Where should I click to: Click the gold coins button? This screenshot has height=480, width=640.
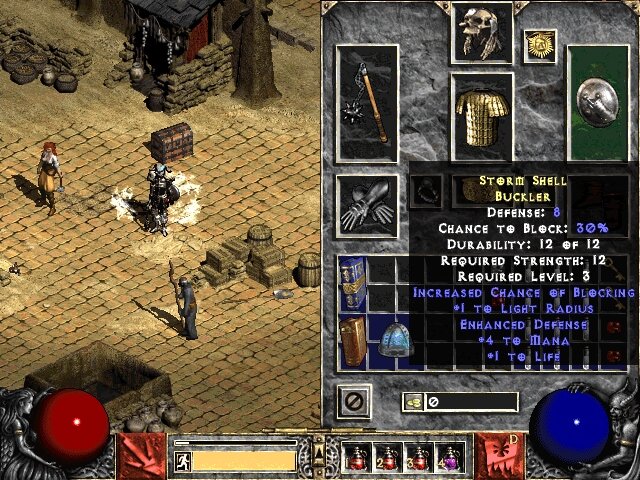tap(414, 402)
